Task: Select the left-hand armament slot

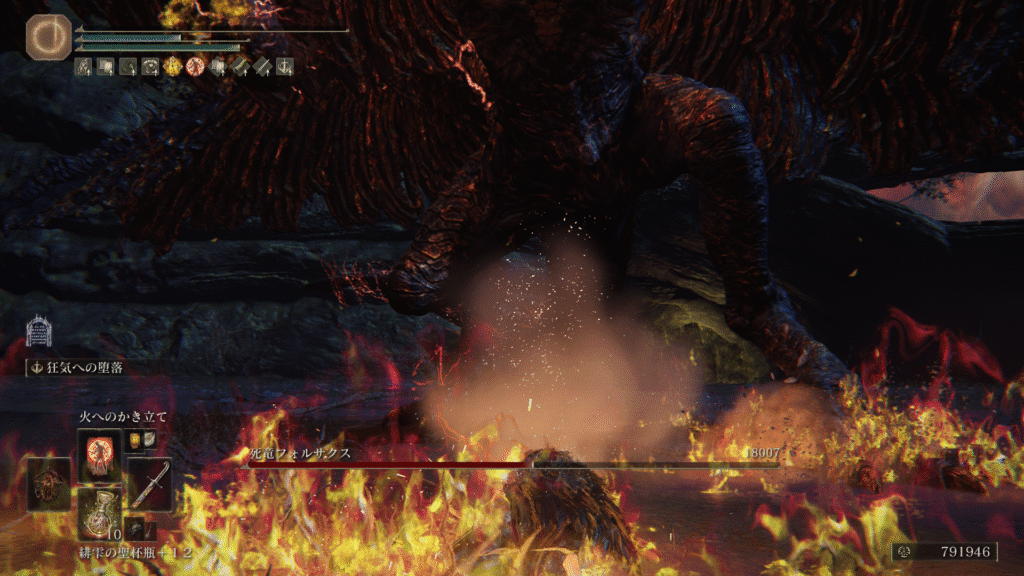Action: pos(49,483)
